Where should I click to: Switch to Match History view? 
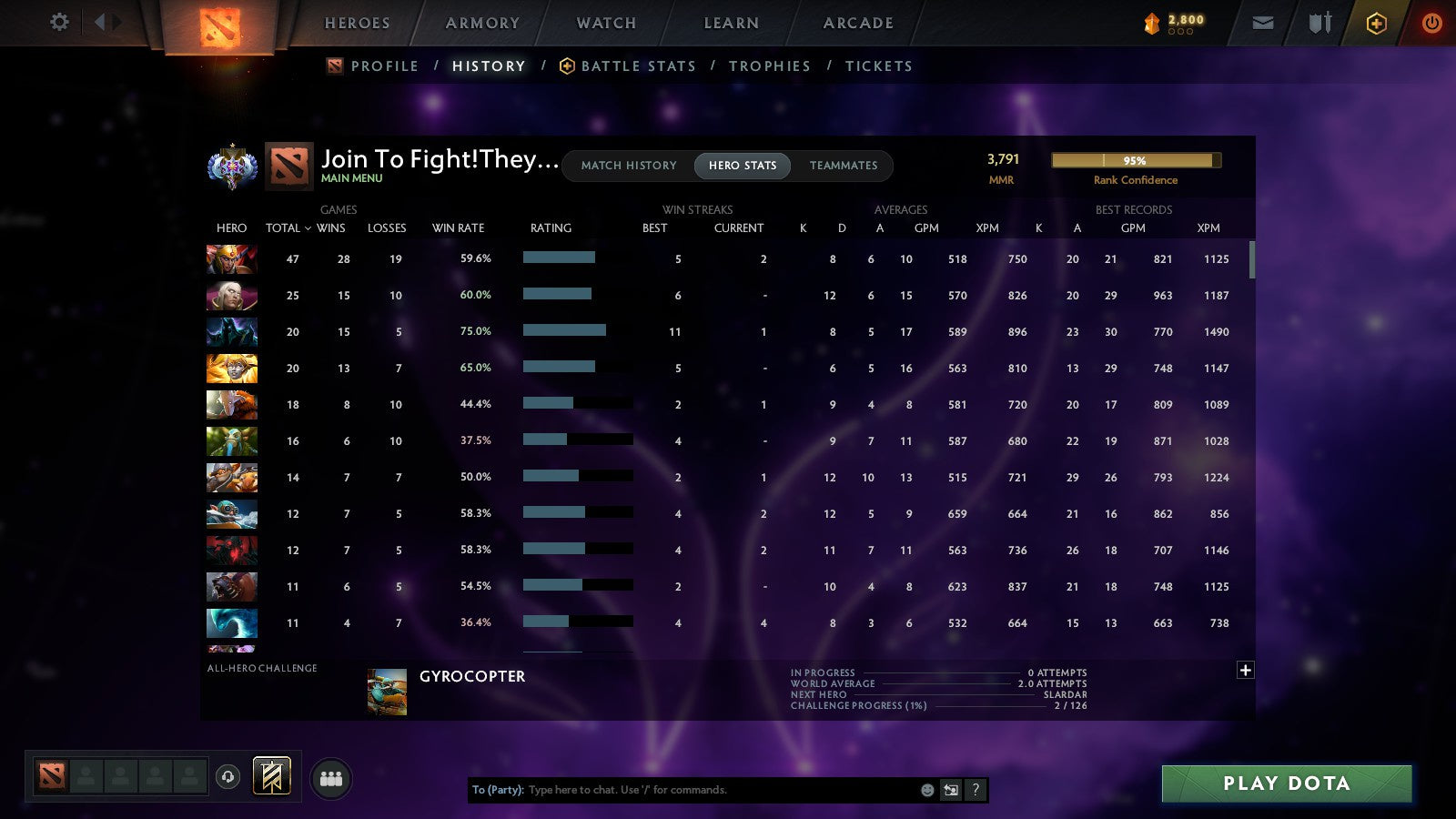pos(626,166)
